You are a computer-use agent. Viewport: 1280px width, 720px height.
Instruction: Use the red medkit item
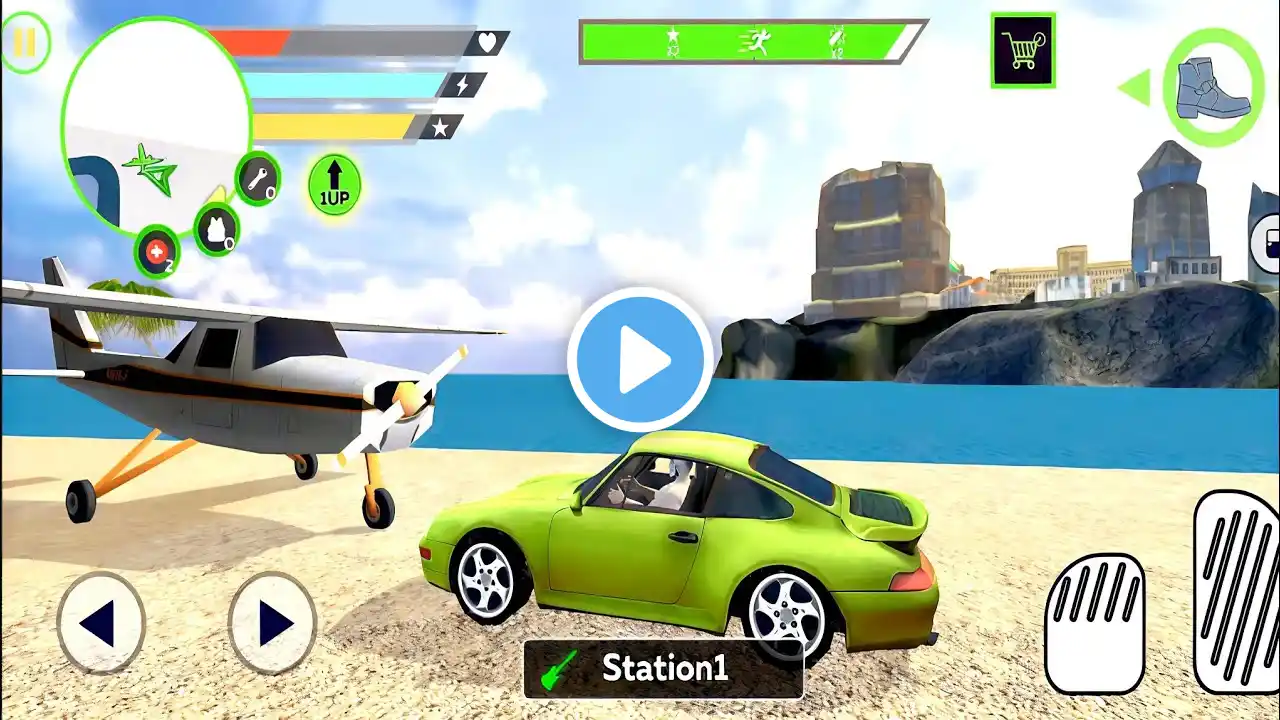pos(157,253)
